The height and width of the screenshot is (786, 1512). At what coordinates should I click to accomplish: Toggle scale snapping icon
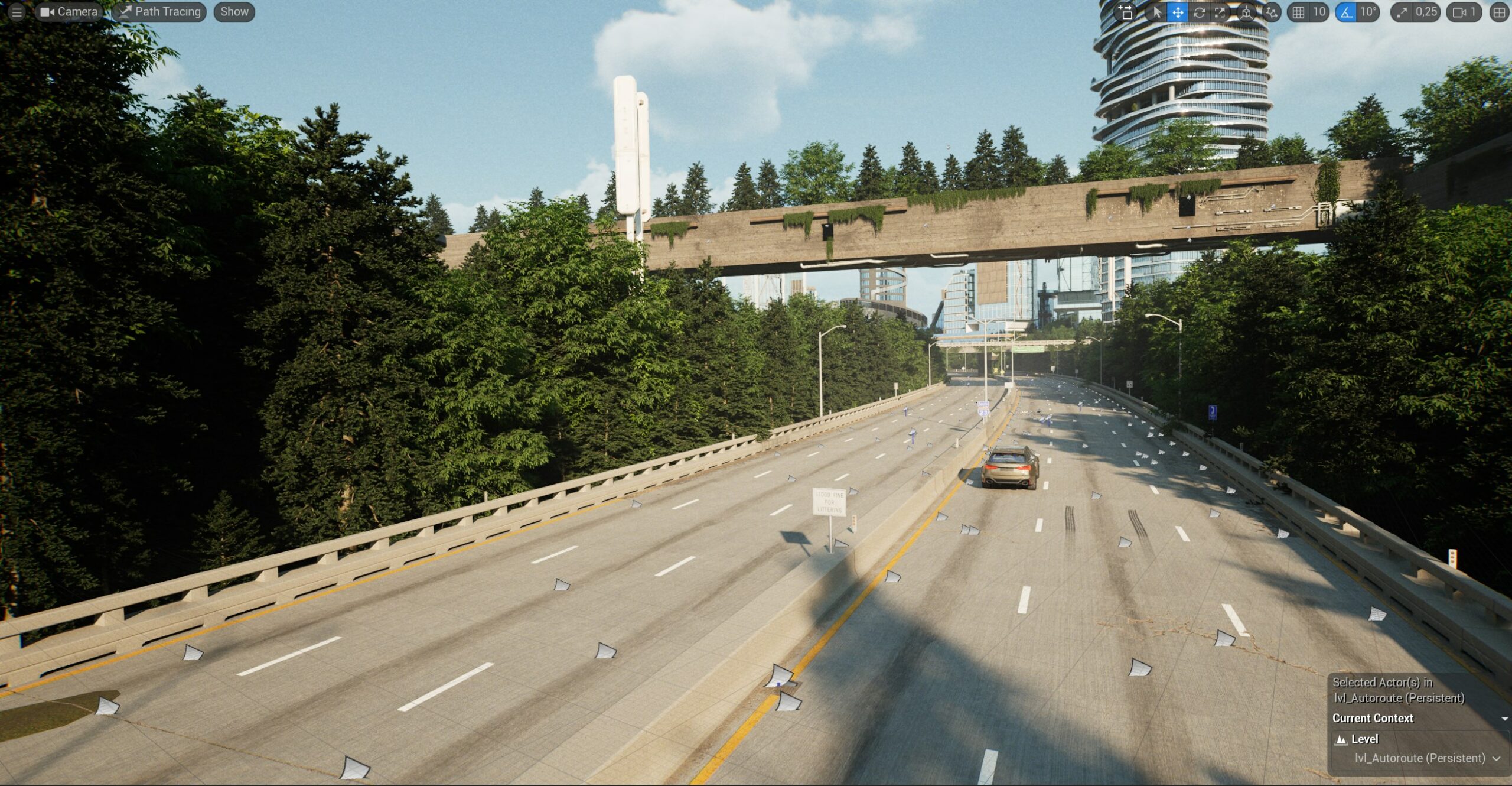click(x=1402, y=12)
